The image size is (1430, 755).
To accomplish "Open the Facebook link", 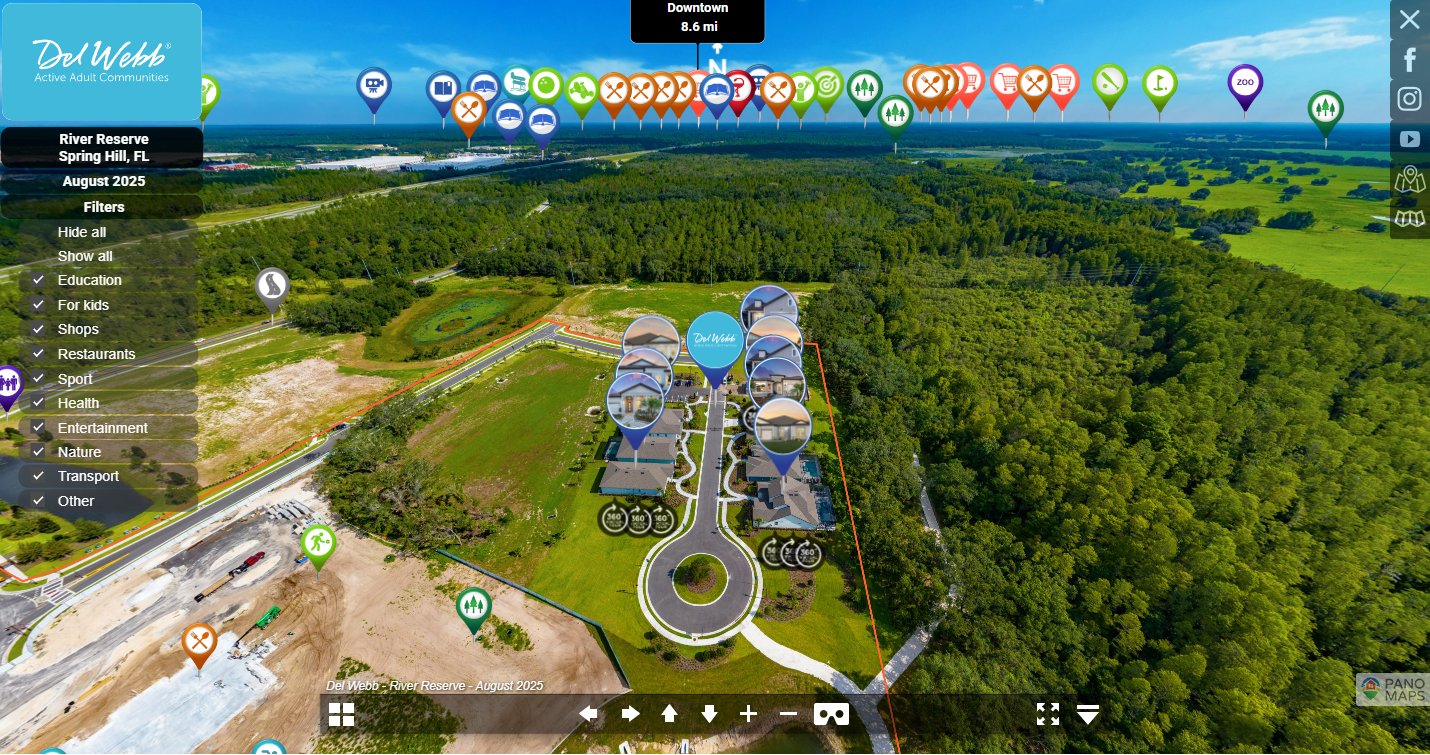I will [x=1410, y=60].
